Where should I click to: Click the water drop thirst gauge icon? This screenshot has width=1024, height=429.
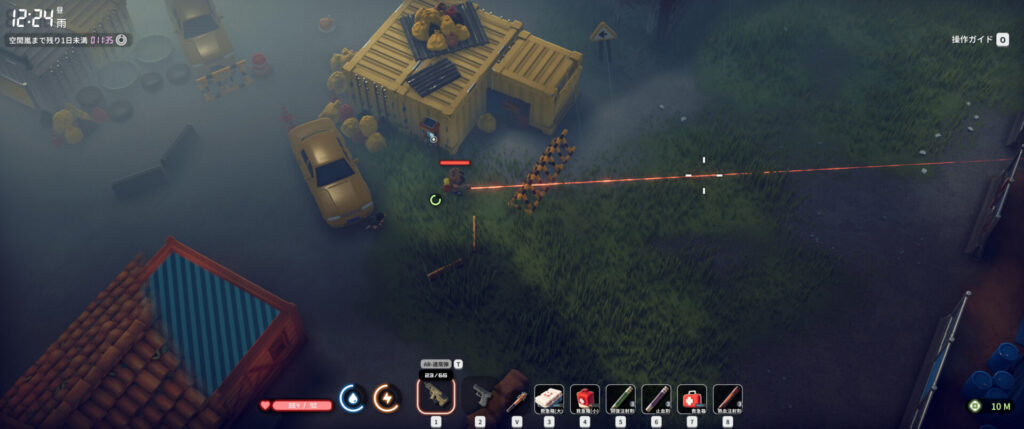[351, 398]
